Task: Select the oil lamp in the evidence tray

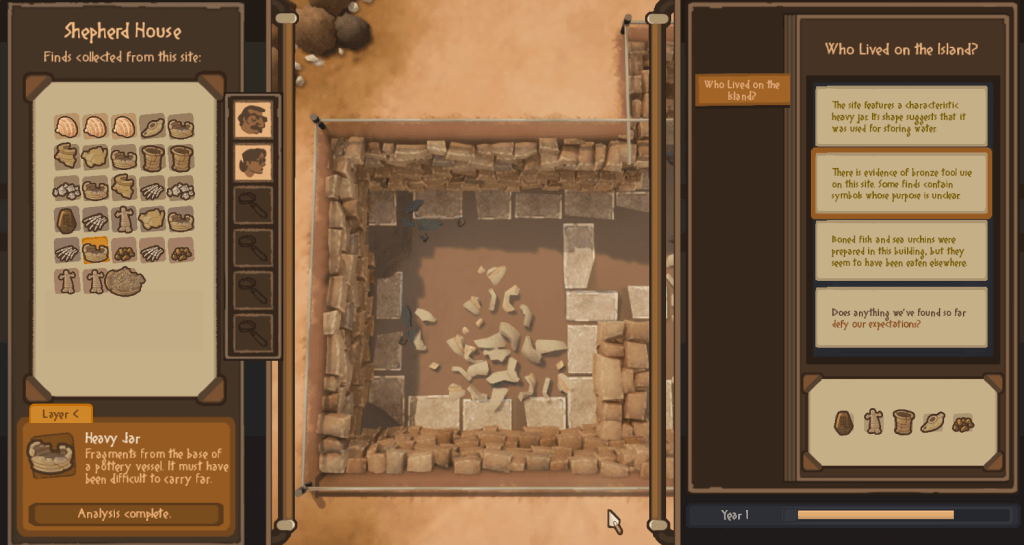Action: click(933, 422)
